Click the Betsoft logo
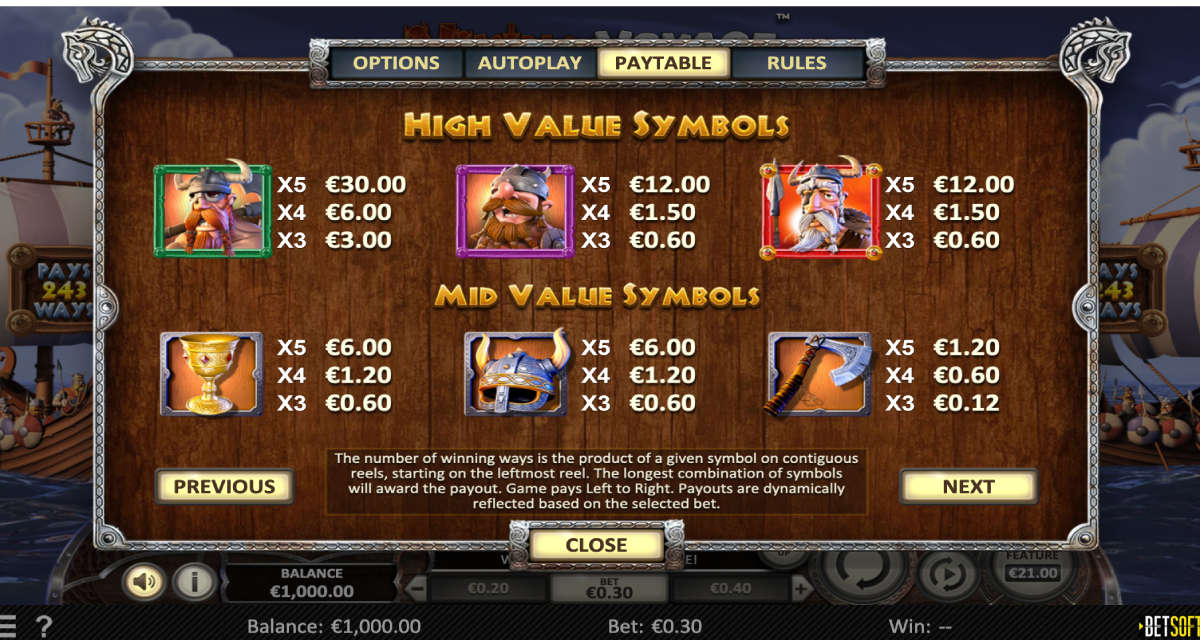Viewport: 1200px width, 640px height. [1169, 627]
